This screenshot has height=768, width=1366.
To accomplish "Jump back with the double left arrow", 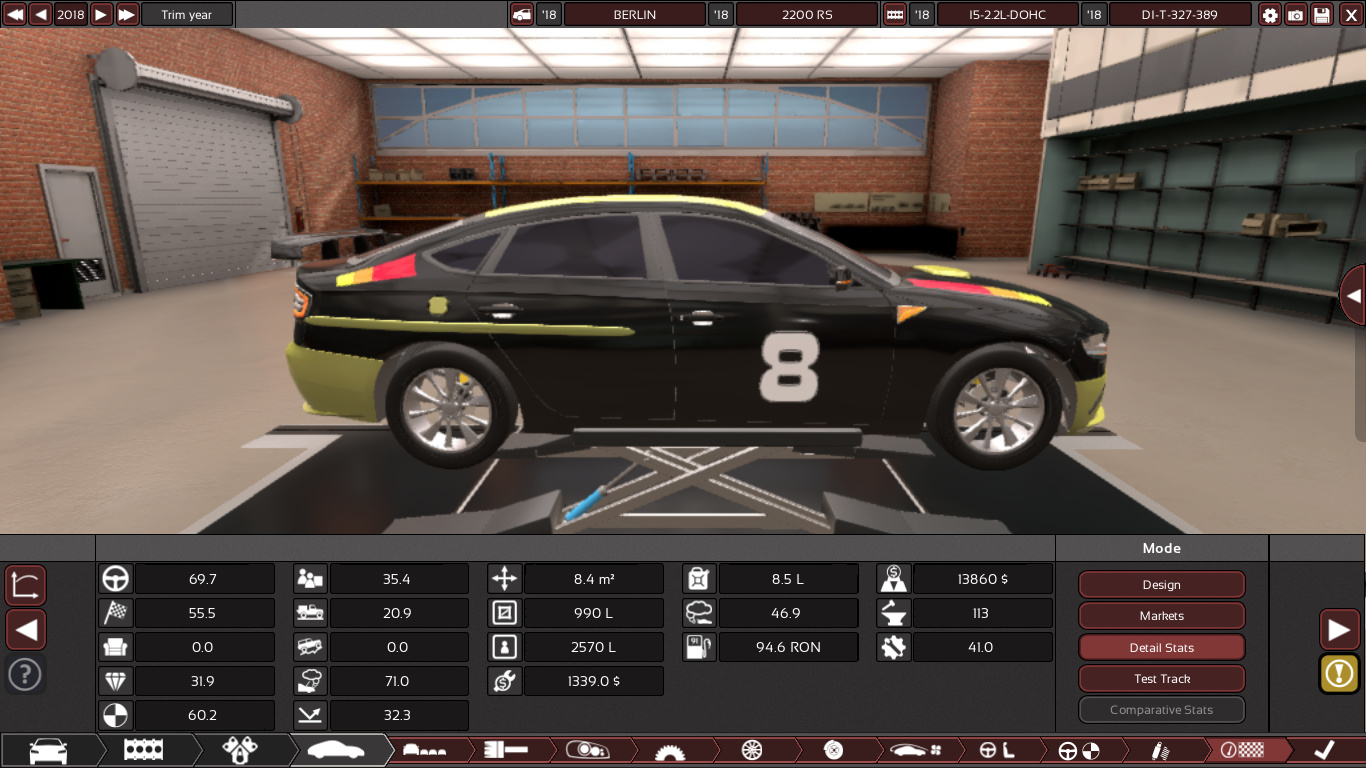I will (x=15, y=15).
